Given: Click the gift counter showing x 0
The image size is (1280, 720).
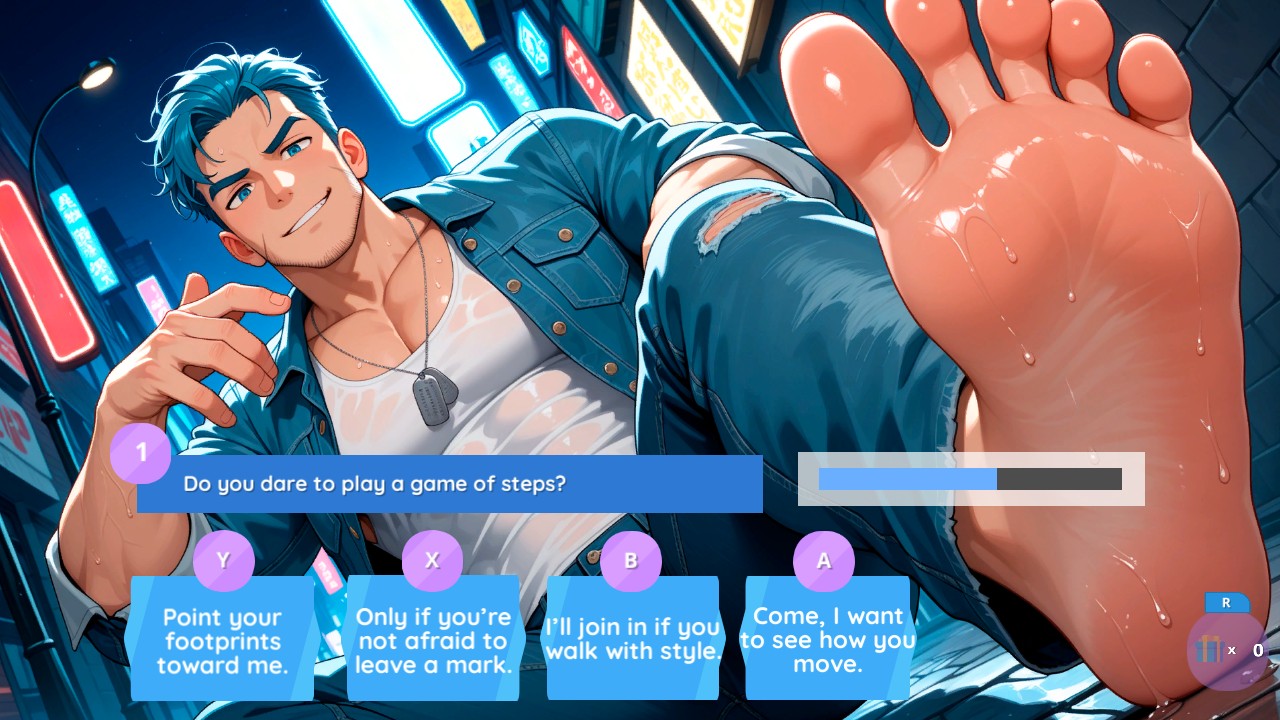Looking at the screenshot, I should (1243, 650).
